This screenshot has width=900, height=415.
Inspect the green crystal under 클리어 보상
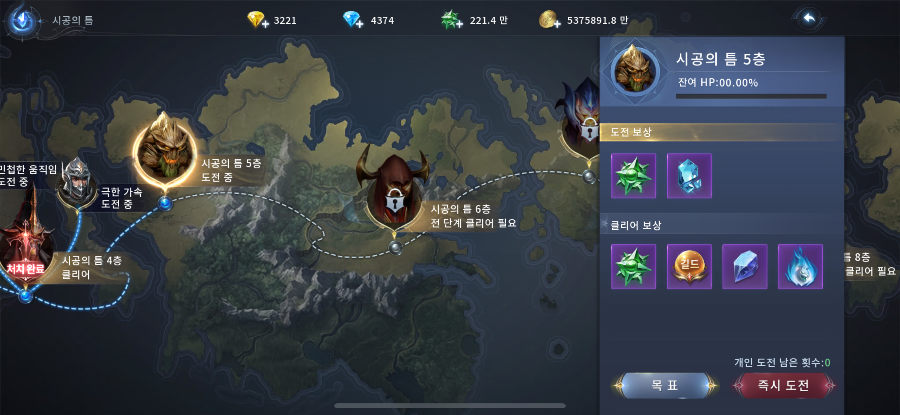click(x=633, y=267)
